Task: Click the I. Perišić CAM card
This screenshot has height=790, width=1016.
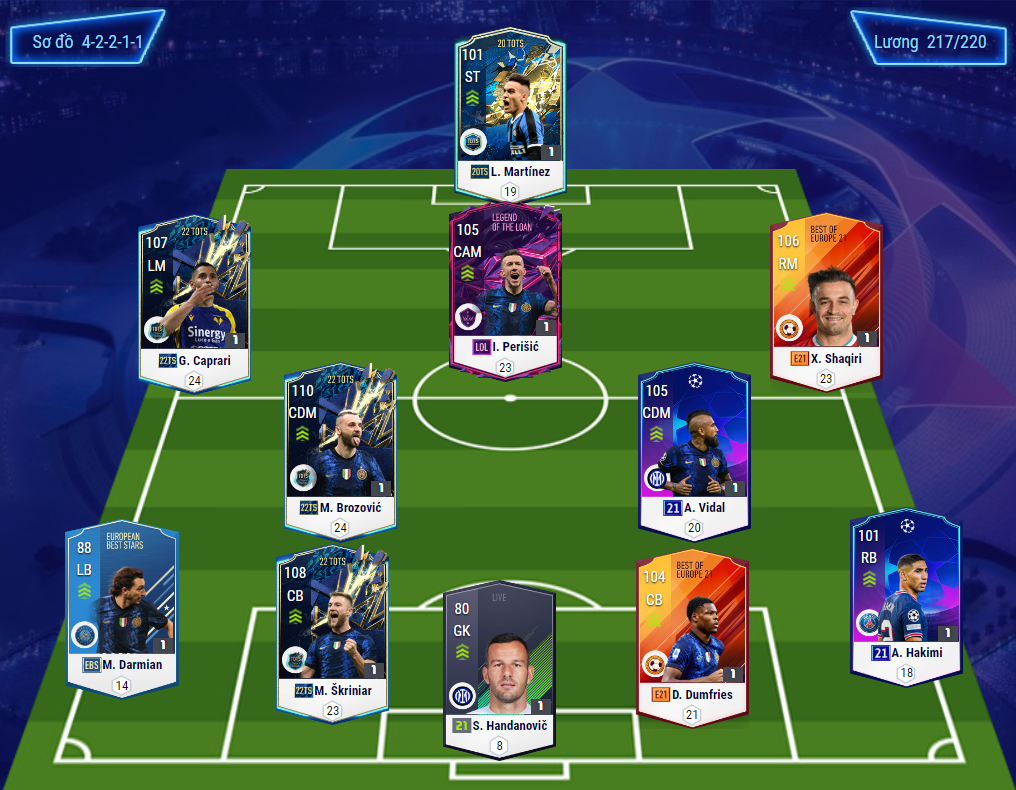Action: click(x=504, y=285)
